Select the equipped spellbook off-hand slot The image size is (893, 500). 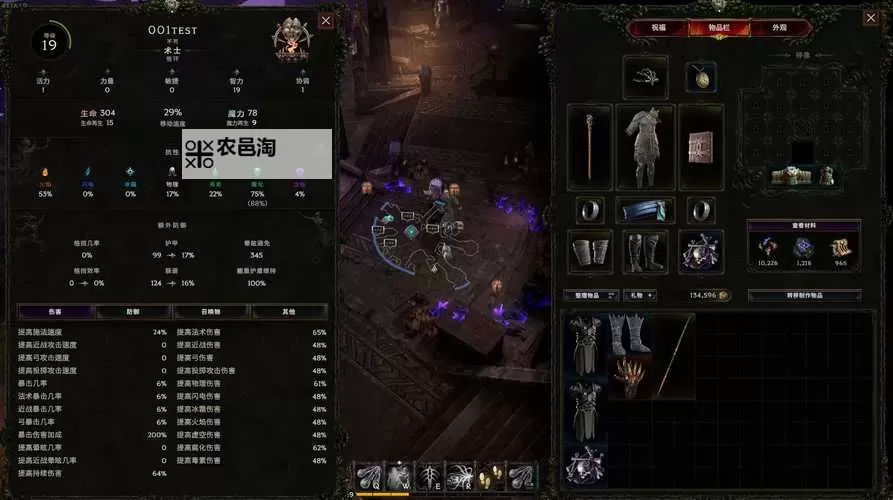click(701, 146)
